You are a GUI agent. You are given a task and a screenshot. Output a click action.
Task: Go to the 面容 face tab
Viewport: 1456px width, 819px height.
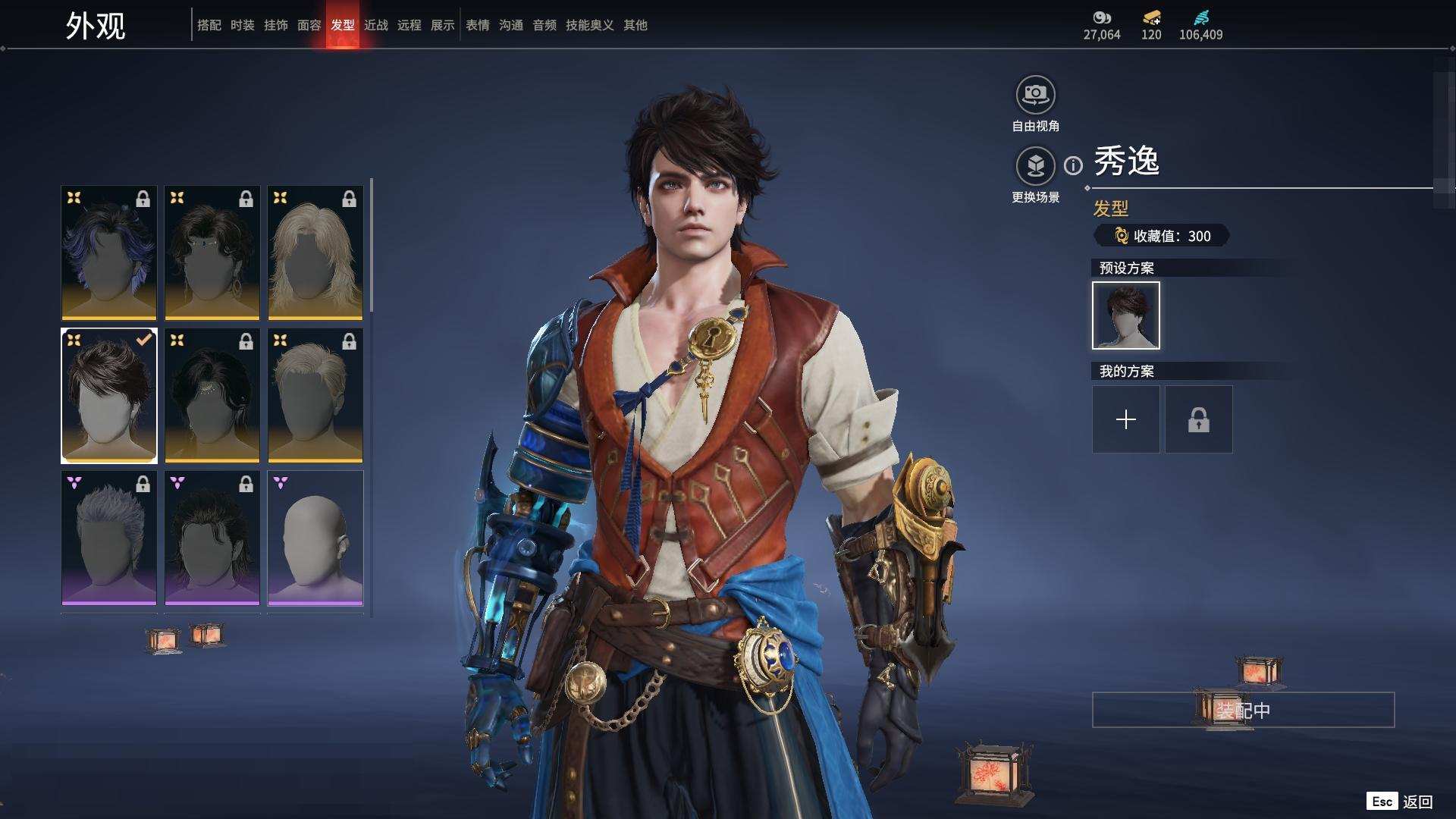tap(309, 25)
